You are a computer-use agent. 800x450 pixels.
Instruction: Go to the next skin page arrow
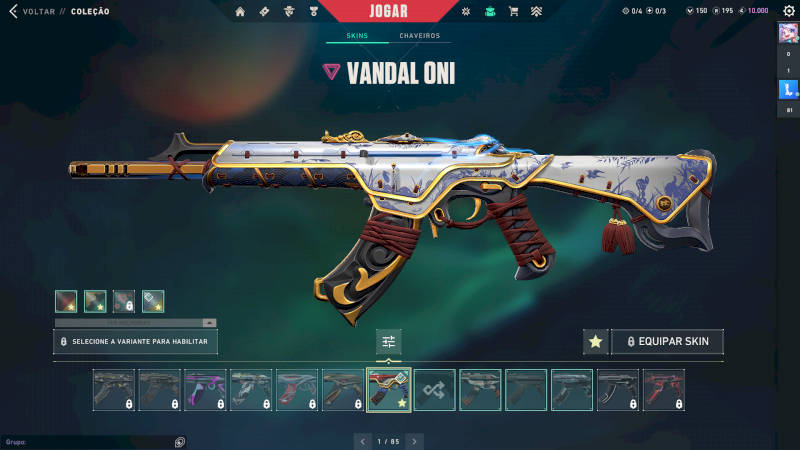(x=414, y=441)
